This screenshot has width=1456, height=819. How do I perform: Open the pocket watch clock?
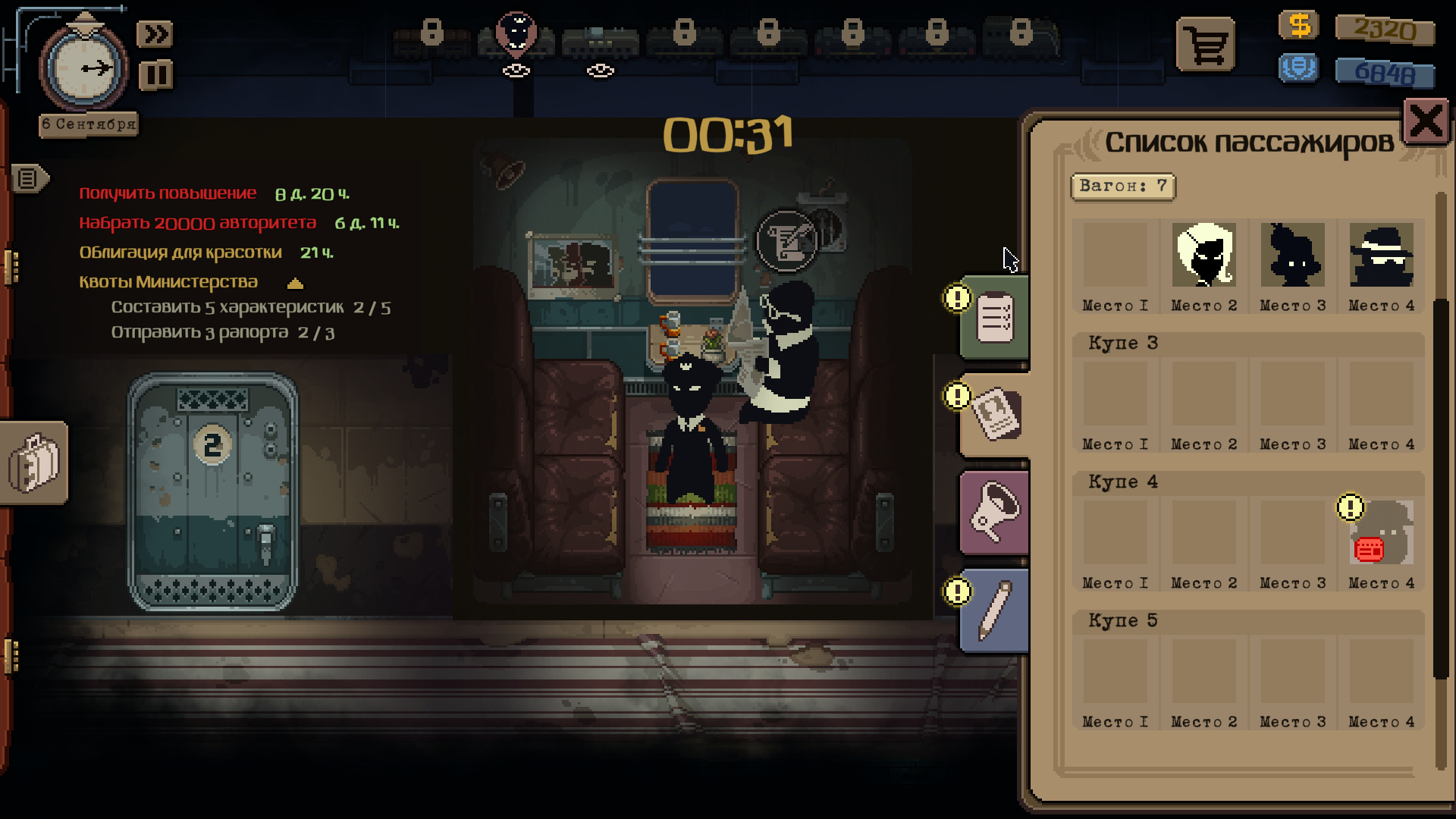84,68
